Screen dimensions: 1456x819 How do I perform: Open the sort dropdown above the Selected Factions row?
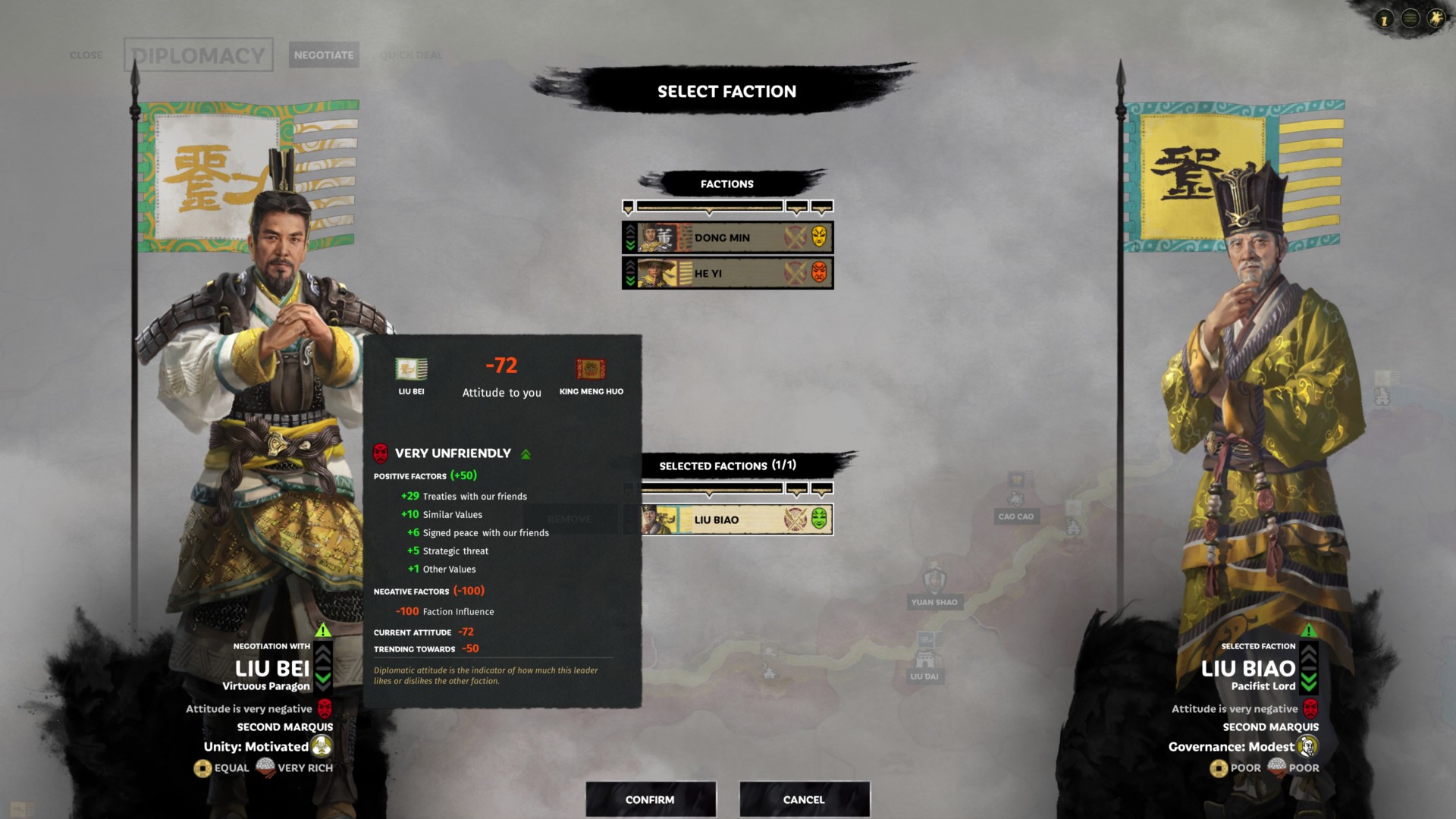point(709,490)
